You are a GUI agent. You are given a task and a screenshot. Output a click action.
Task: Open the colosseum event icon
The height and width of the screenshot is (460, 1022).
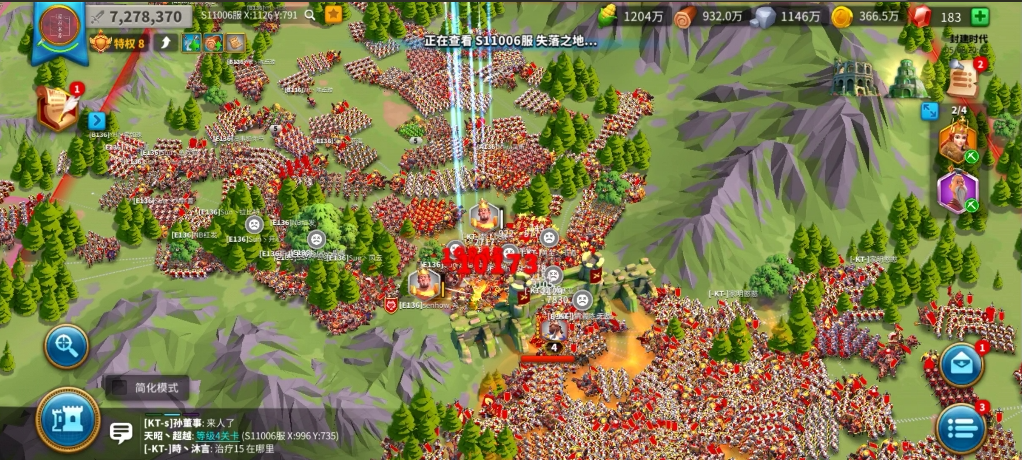[x=853, y=78]
